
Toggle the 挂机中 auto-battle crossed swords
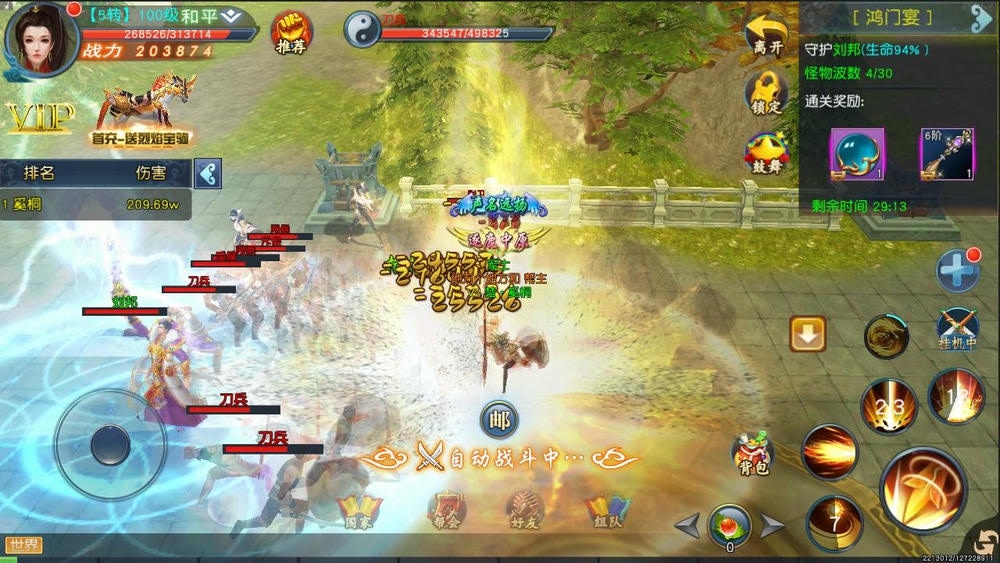957,329
